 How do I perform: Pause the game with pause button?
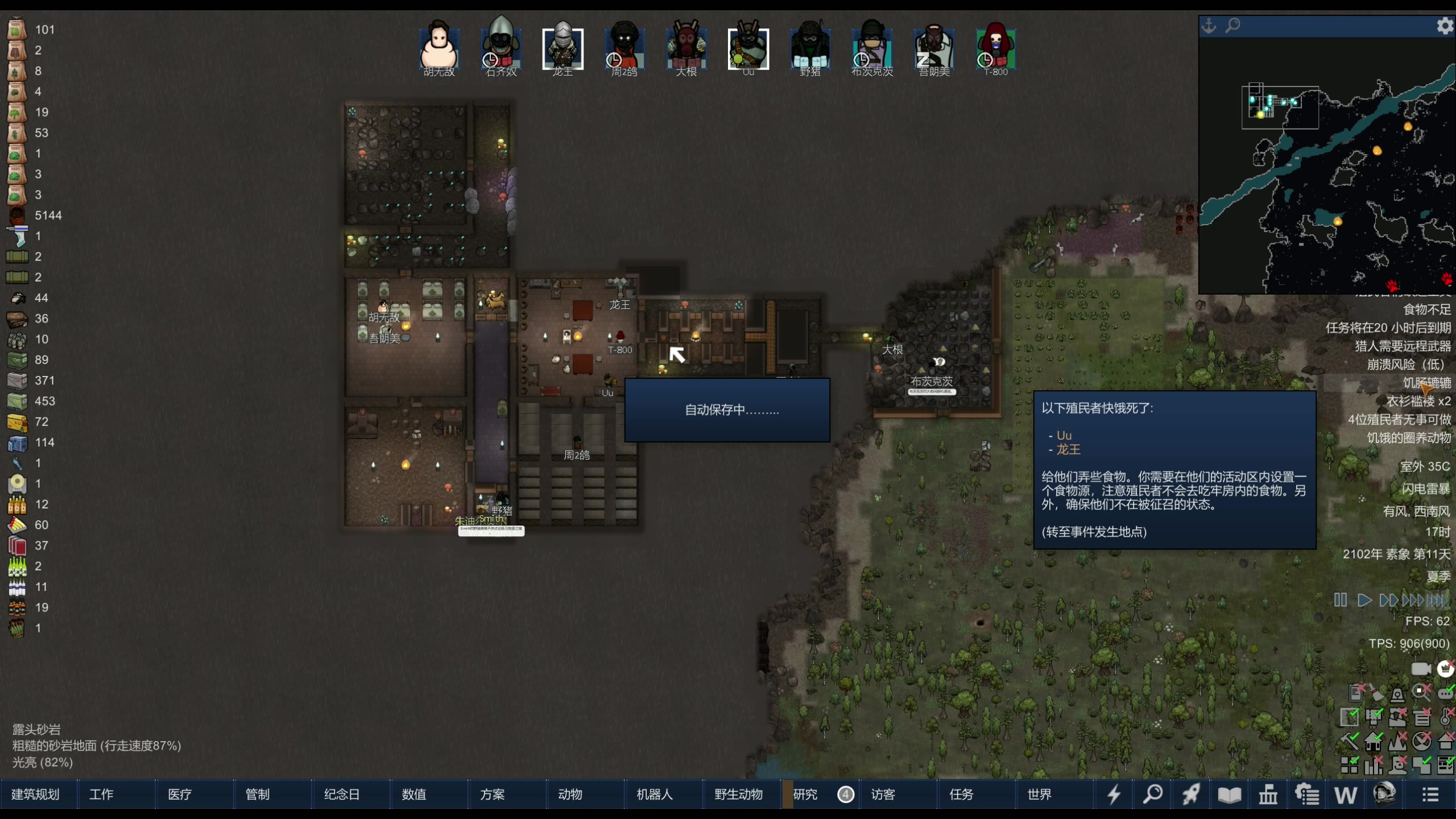point(1341,600)
